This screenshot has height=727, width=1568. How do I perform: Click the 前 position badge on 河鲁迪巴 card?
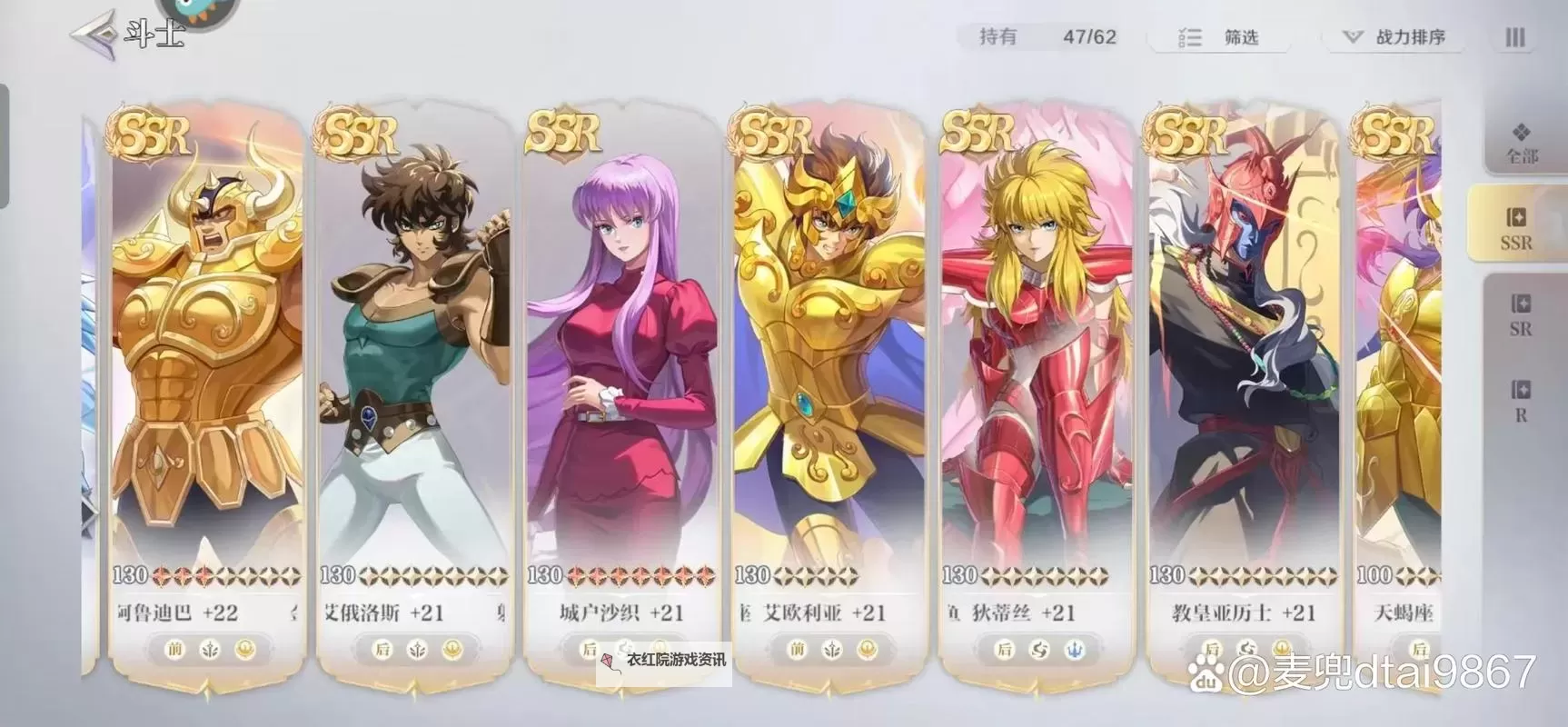pyautogui.click(x=175, y=648)
